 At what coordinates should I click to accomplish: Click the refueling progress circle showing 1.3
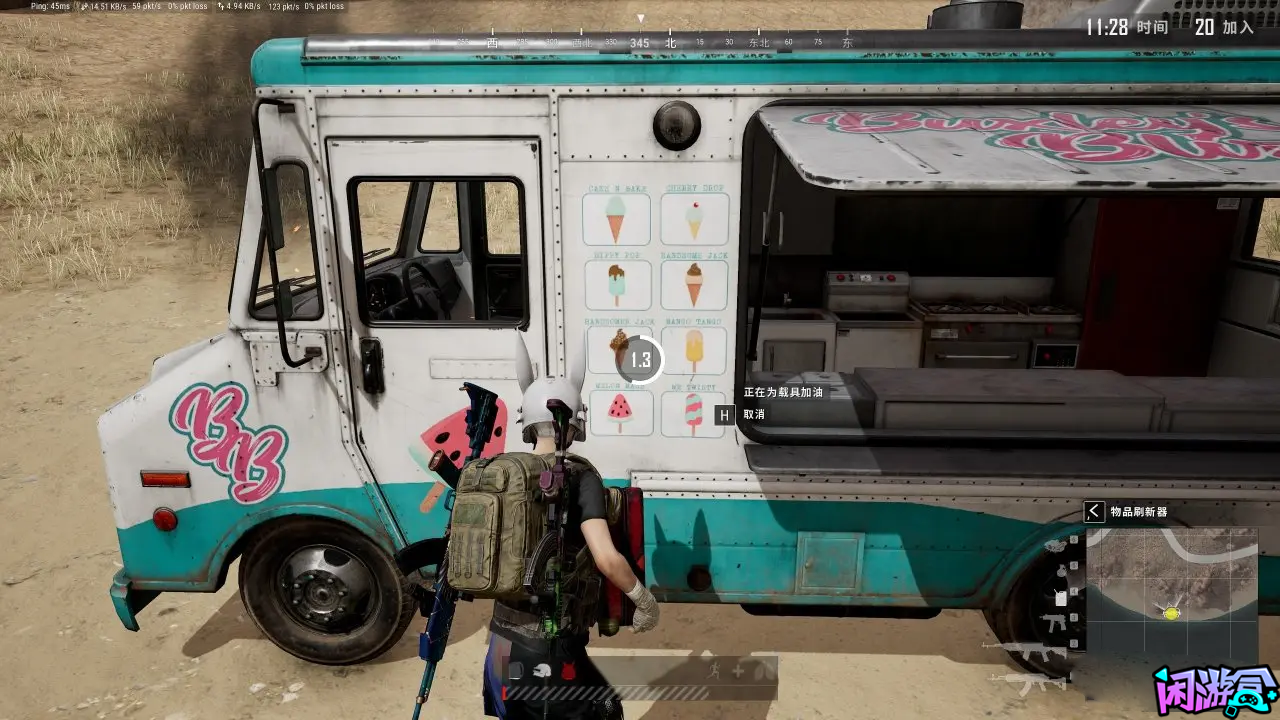pyautogui.click(x=641, y=361)
